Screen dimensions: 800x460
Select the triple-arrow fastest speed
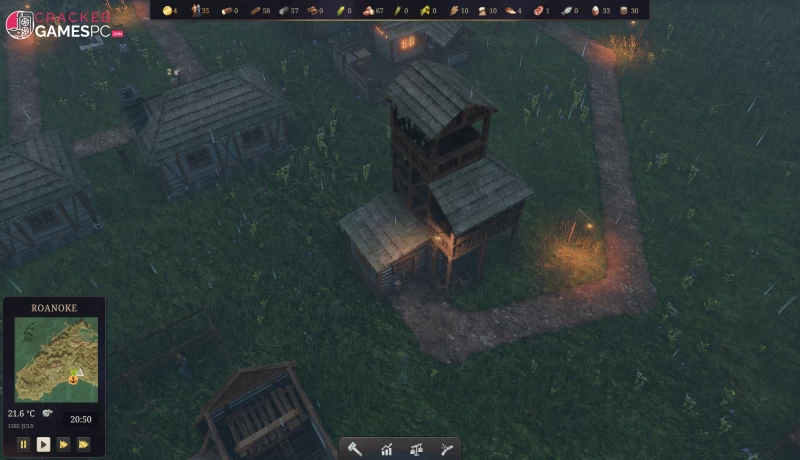84,444
